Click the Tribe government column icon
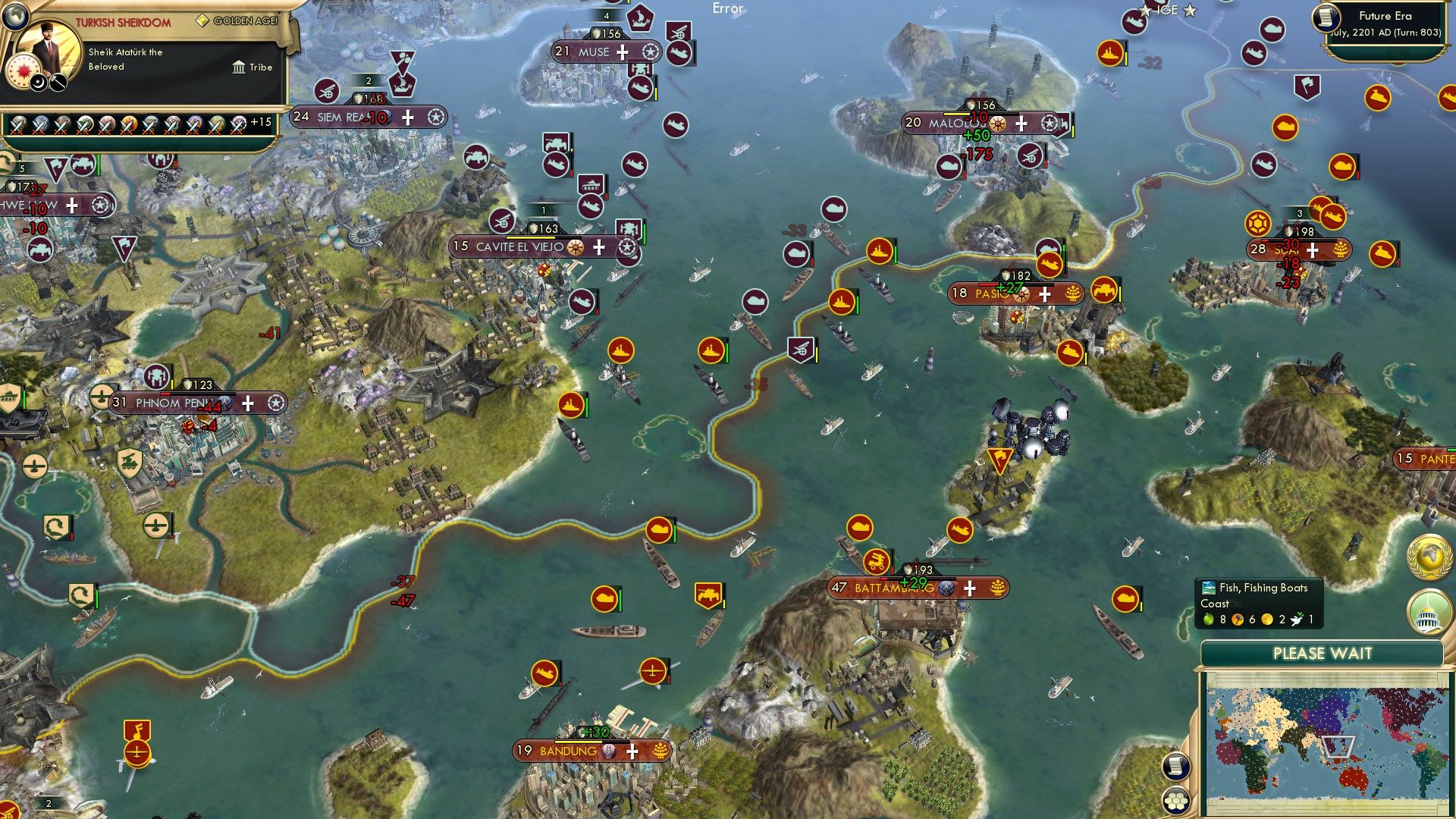This screenshot has width=1456, height=819. tap(239, 67)
